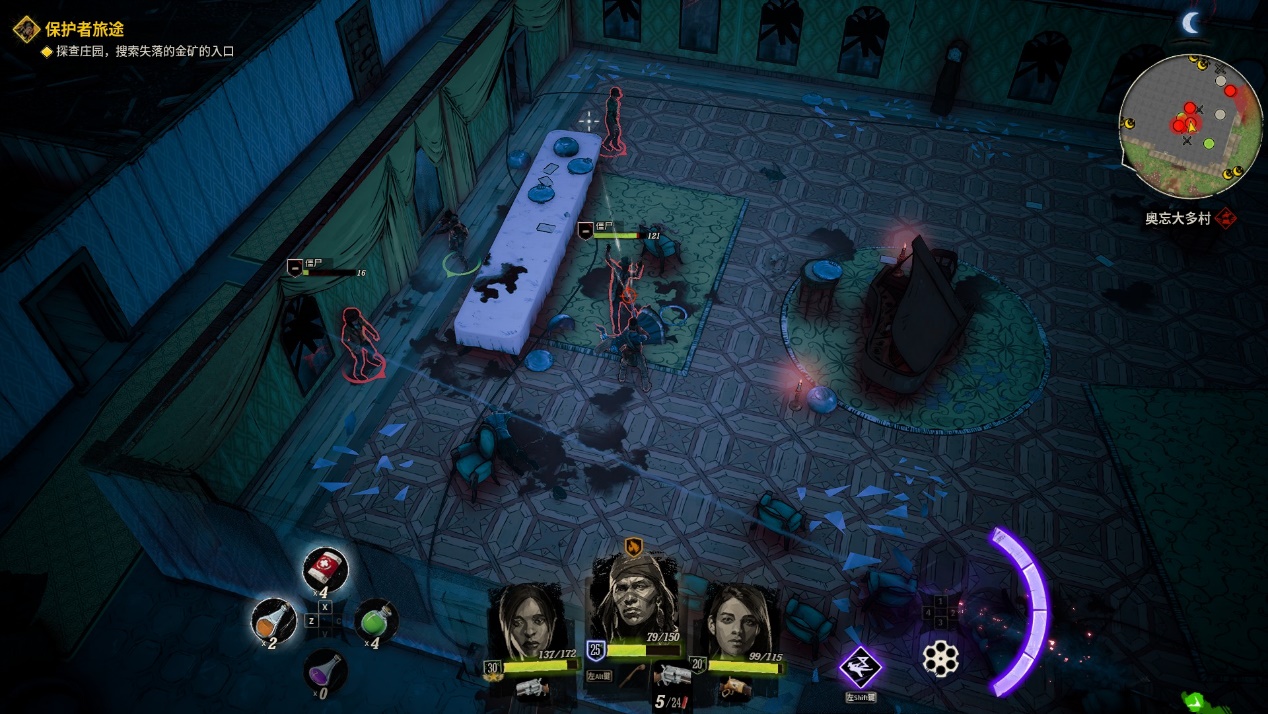Open the 保护者旅途 quest tracker

pos(84,29)
